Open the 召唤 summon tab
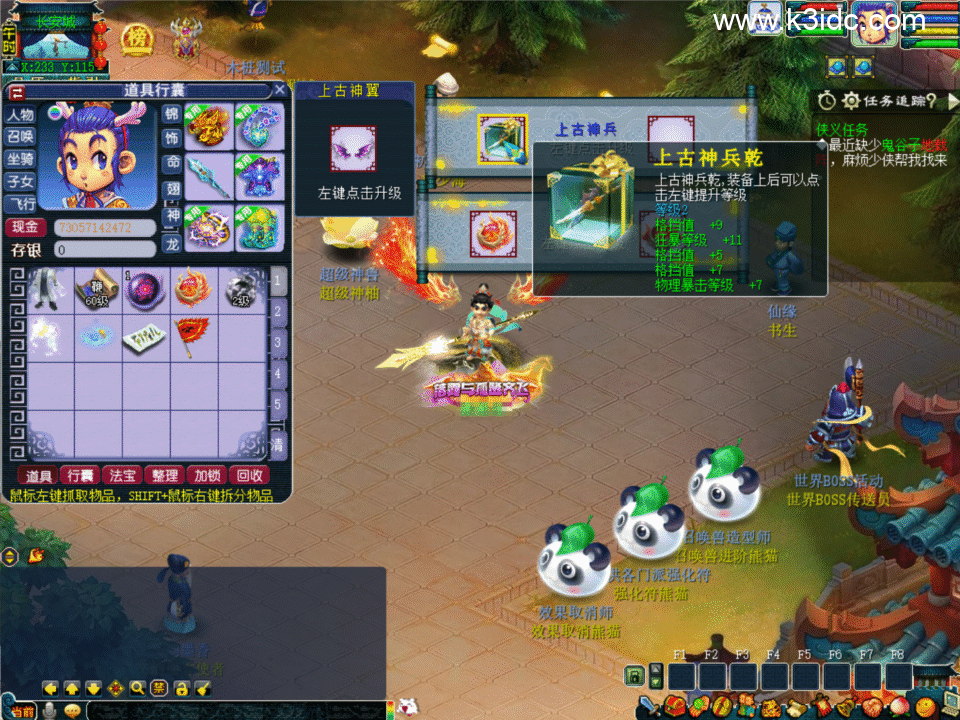 [21, 137]
